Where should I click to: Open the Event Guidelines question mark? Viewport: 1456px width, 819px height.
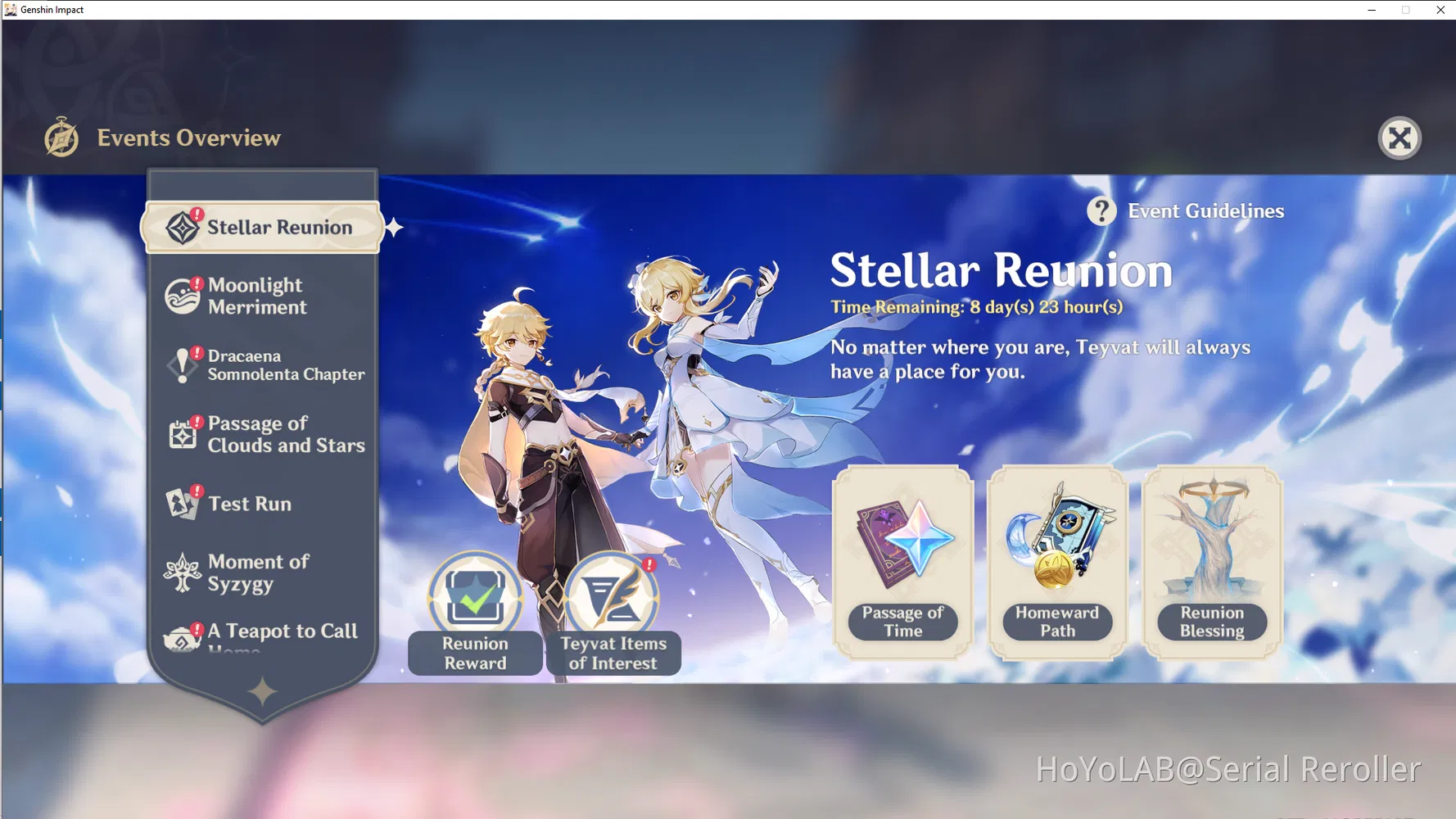tap(1102, 210)
